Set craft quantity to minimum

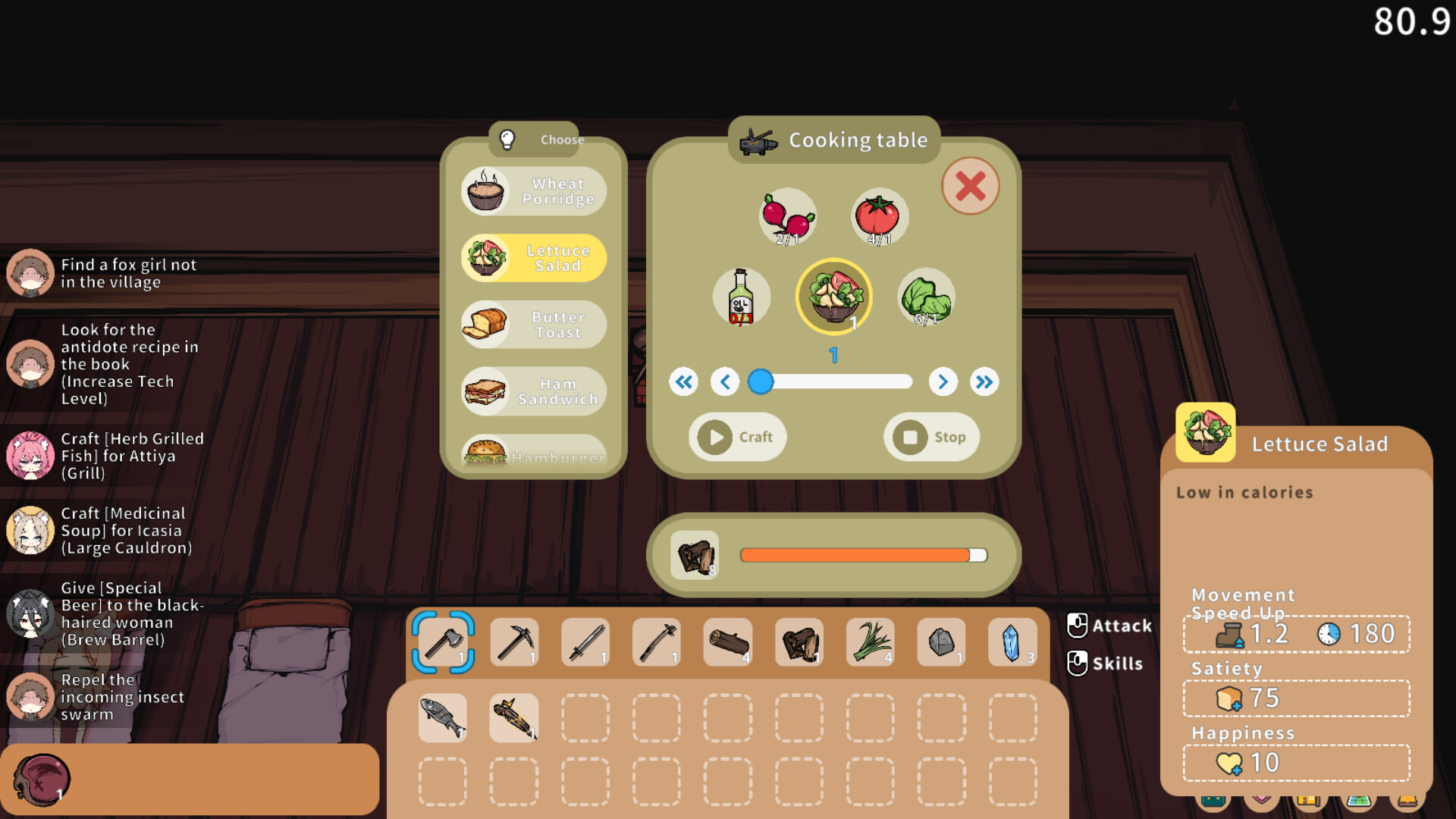tap(683, 381)
